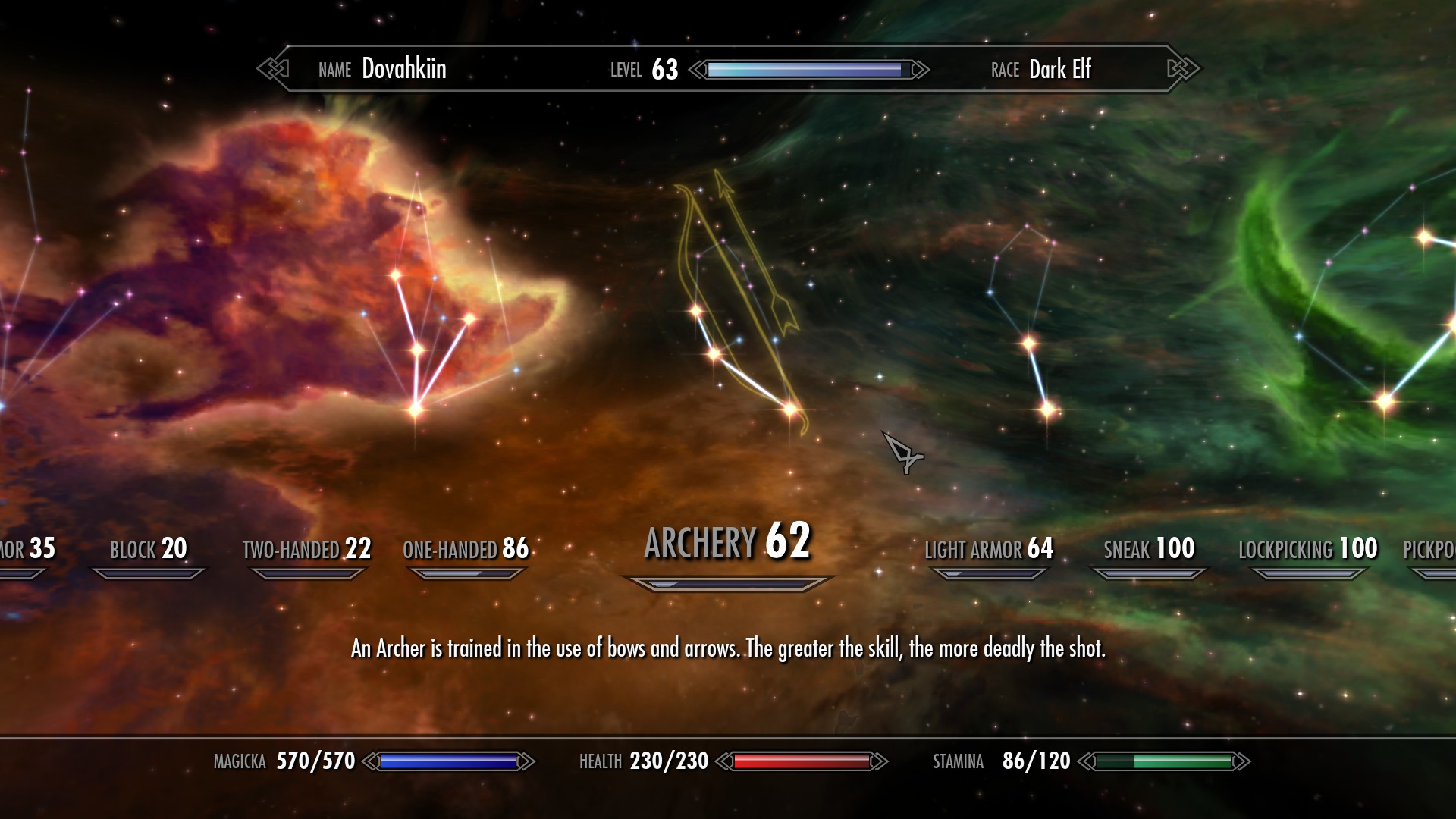1456x819 pixels.
Task: Open the Archery skill tree
Action: [727, 543]
